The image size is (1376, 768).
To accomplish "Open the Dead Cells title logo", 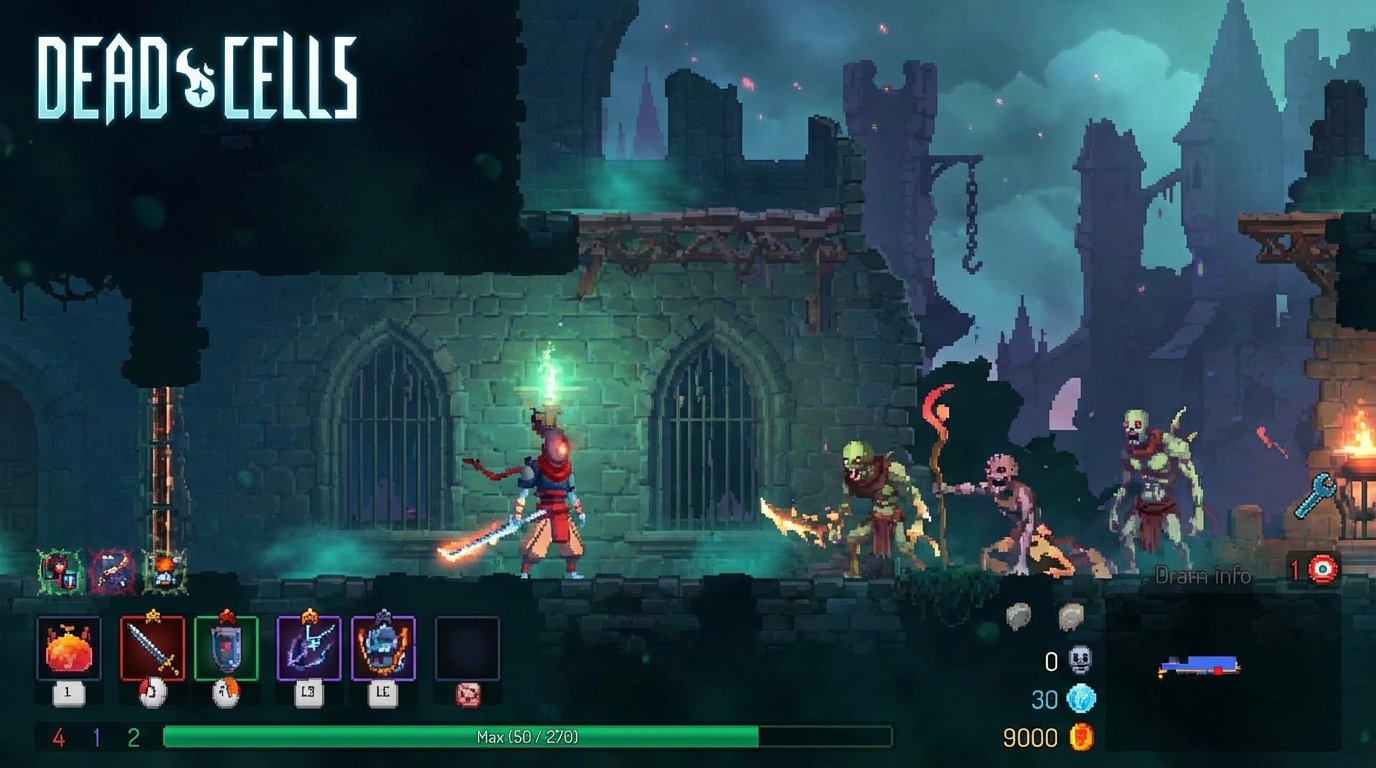I will [x=198, y=72].
